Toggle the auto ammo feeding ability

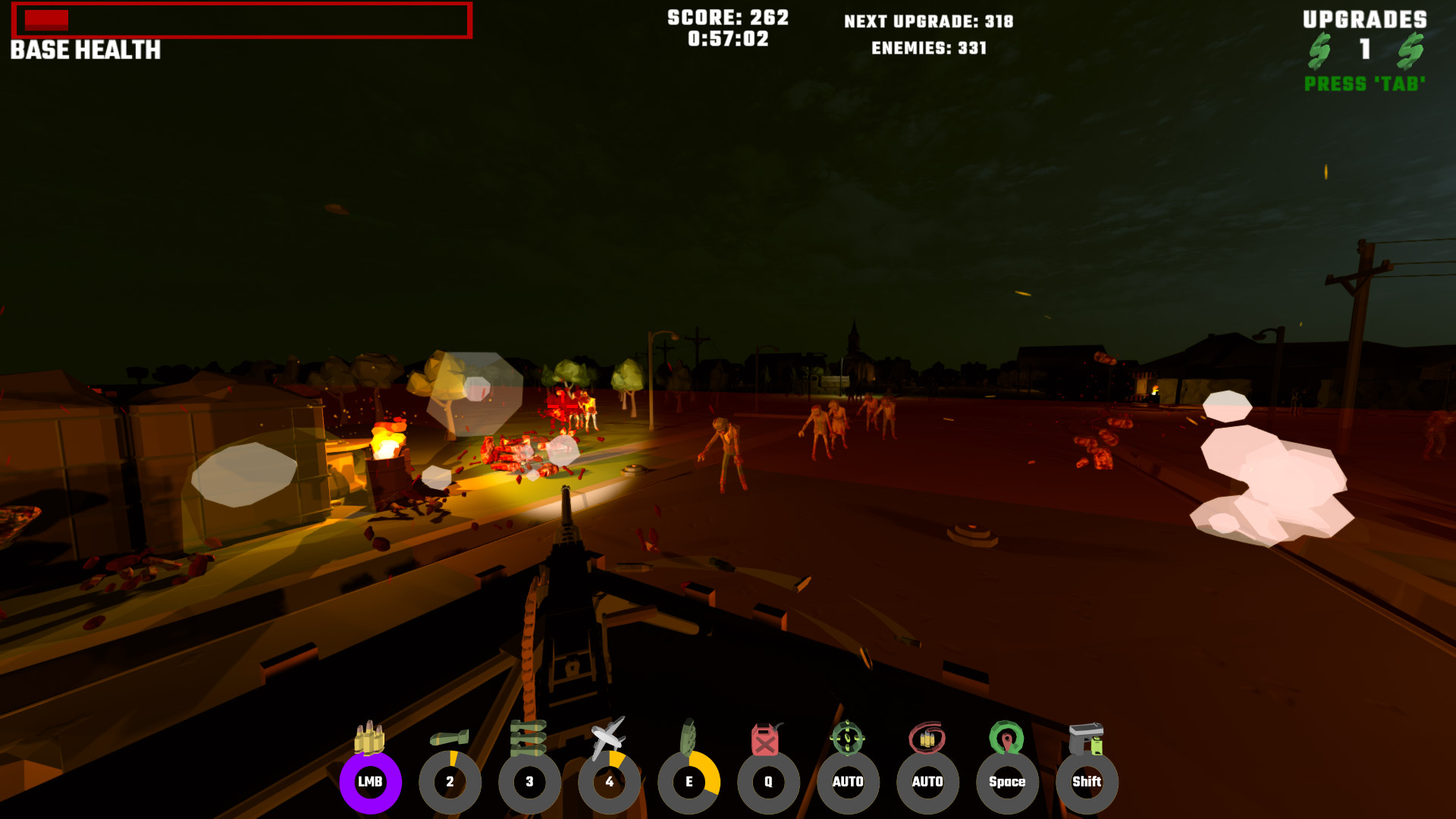click(928, 782)
